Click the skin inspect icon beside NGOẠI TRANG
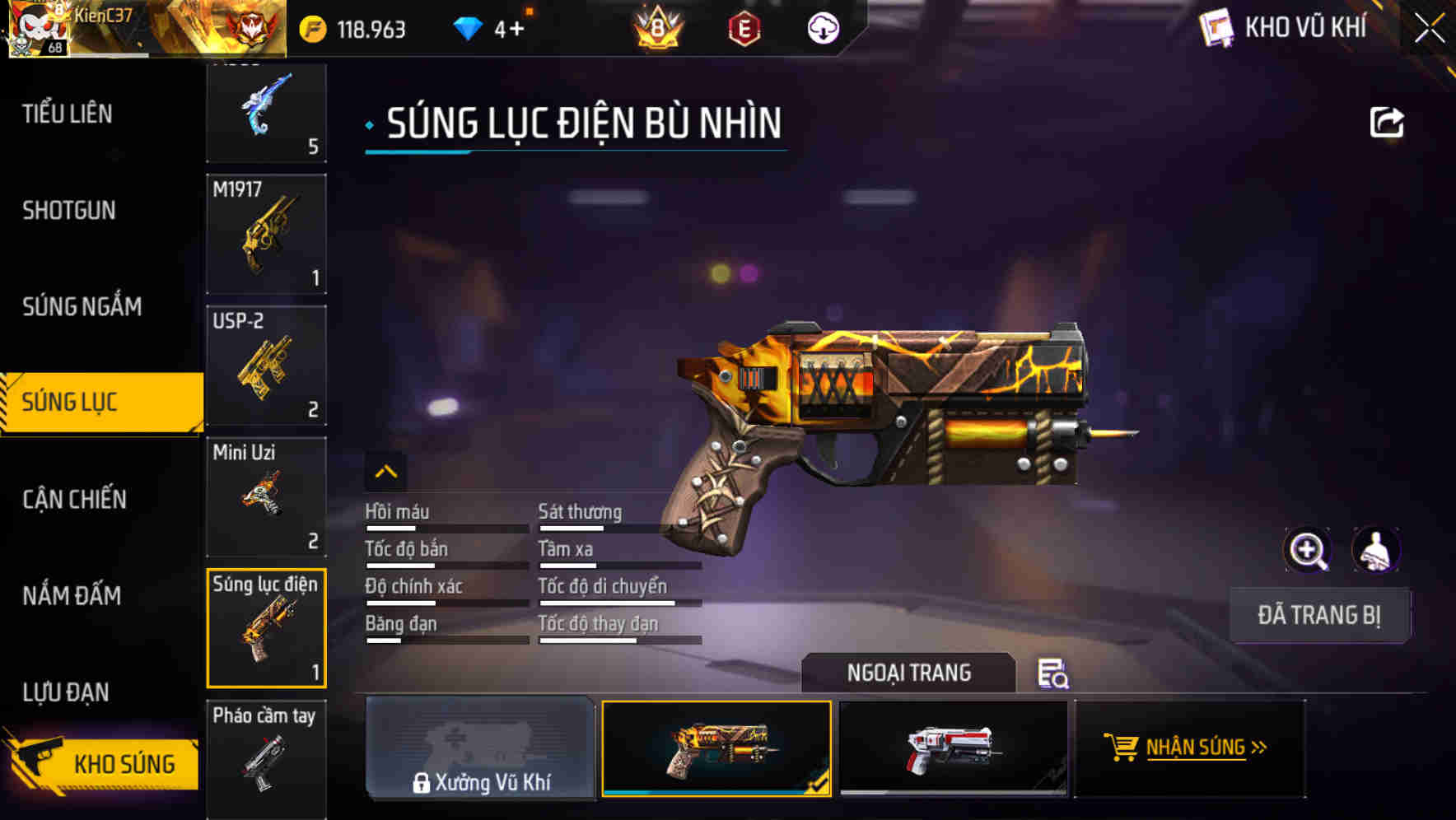Image resolution: width=1456 pixels, height=820 pixels. pyautogui.click(x=1054, y=673)
